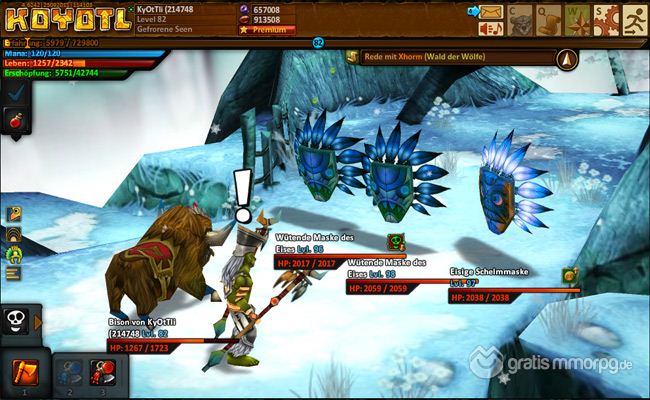Click the red bomb status icon
This screenshot has height=400, width=650.
[x=15, y=121]
